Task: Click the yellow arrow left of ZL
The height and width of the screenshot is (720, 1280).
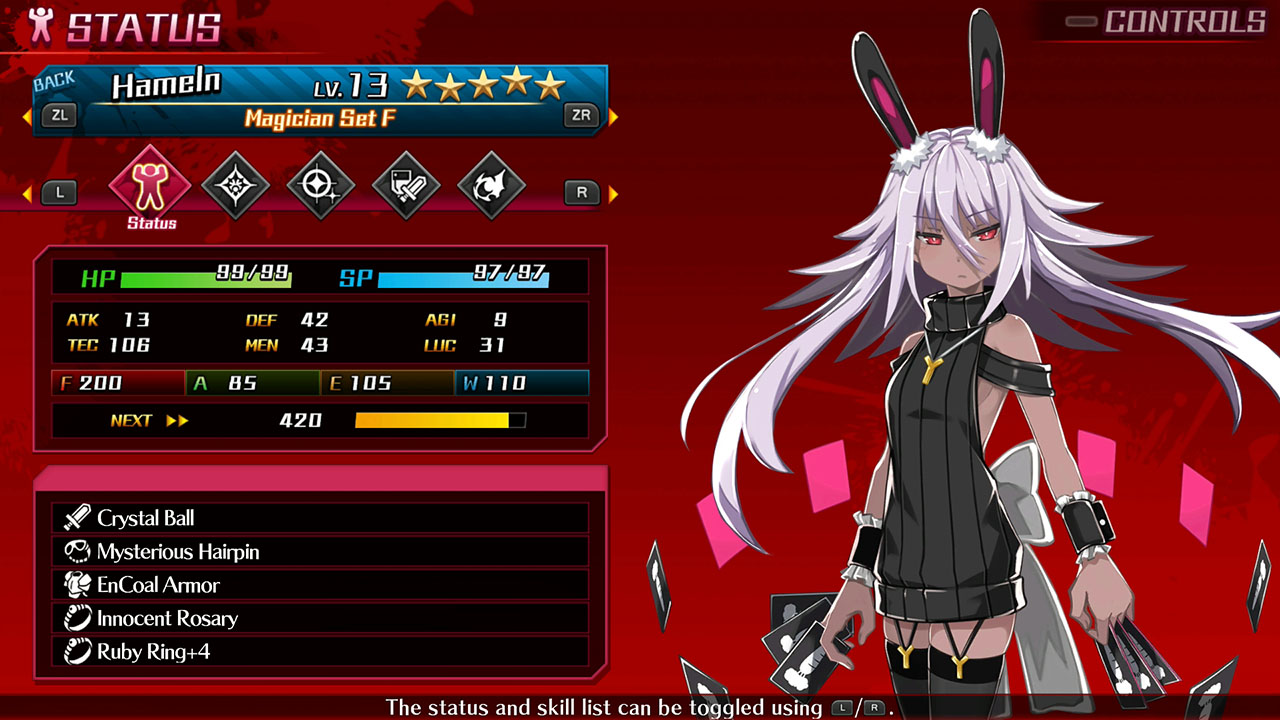Action: 25,115
